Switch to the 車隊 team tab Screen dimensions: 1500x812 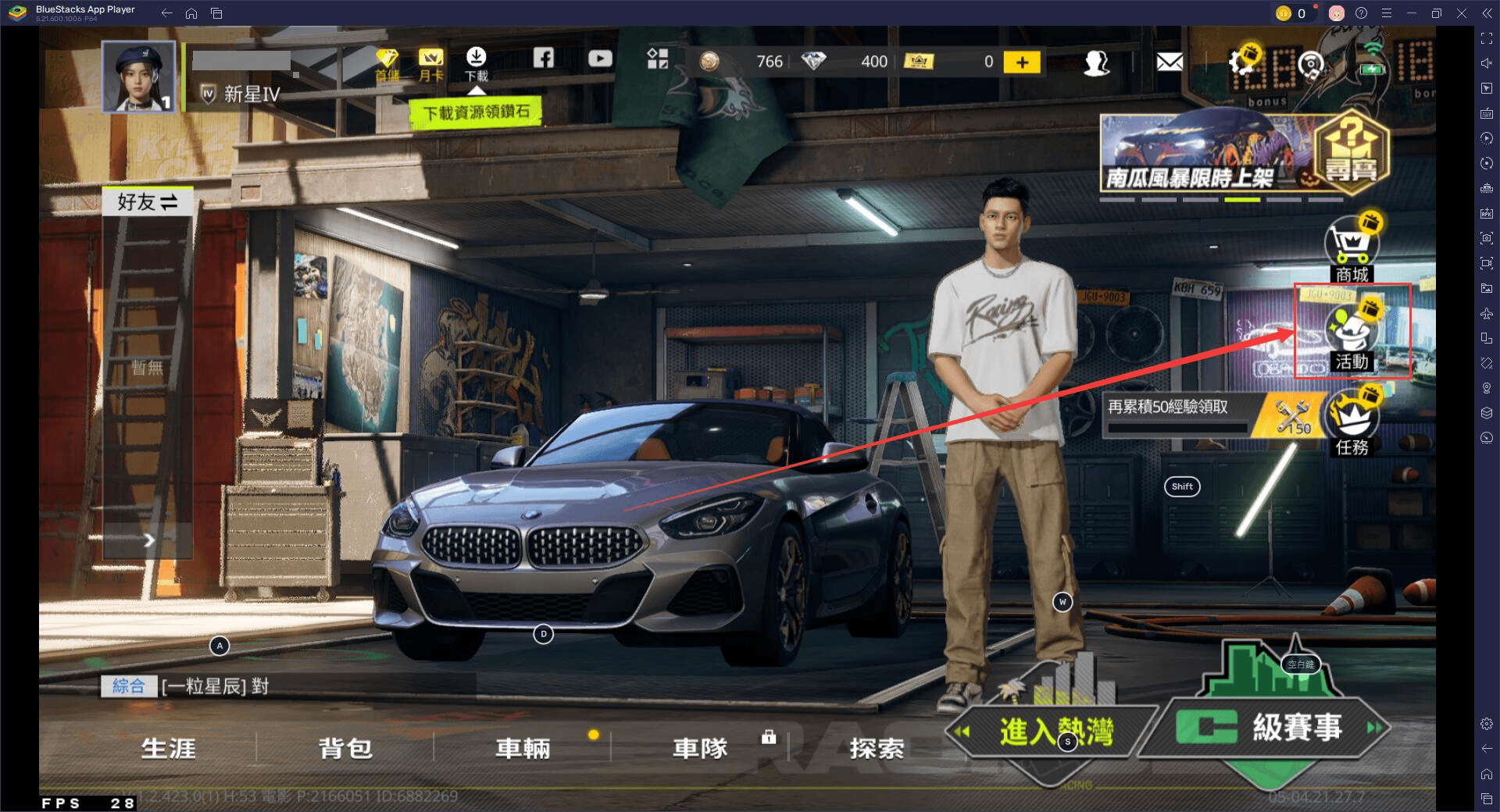coord(701,749)
